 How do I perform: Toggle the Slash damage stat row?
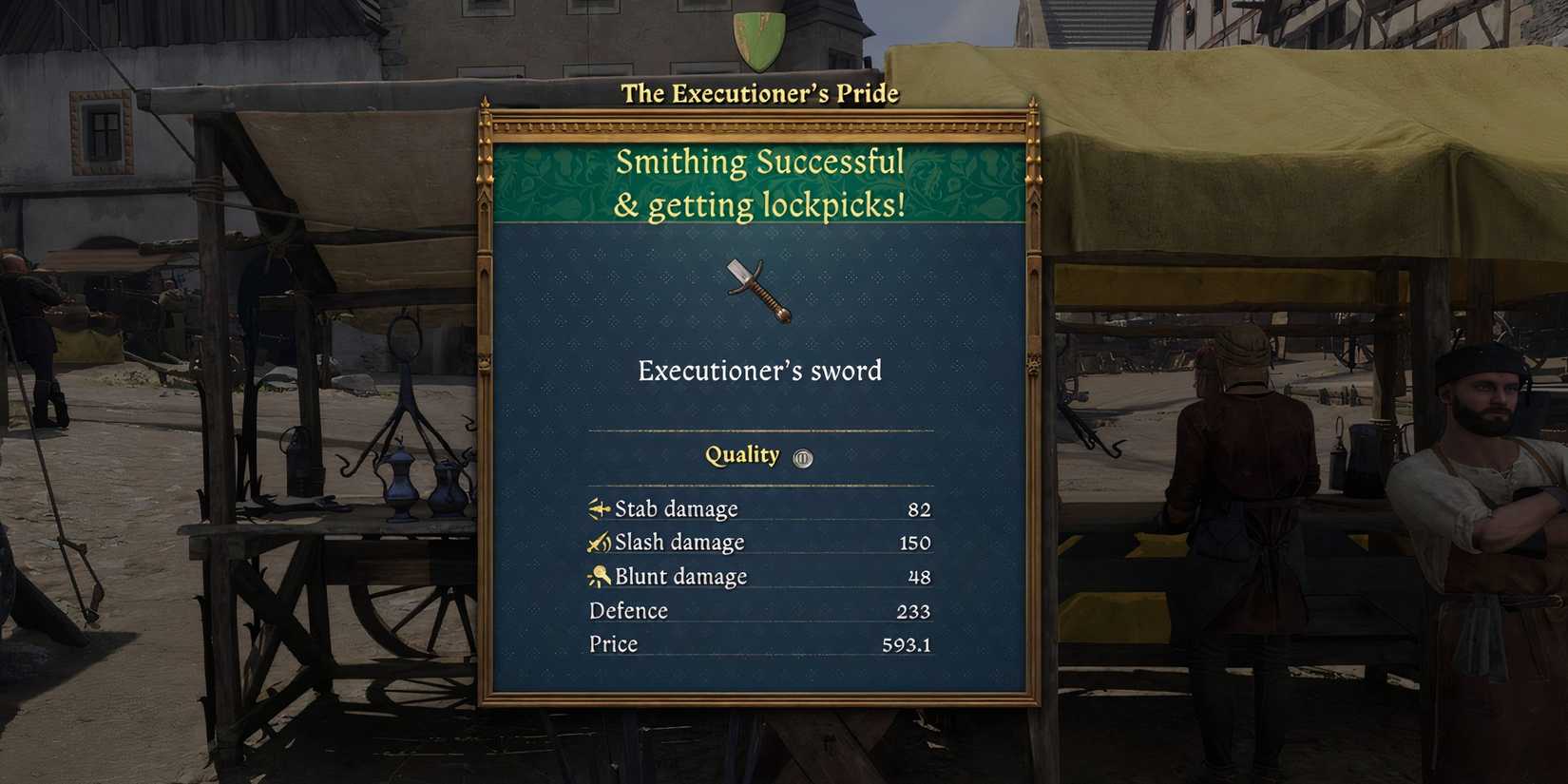pos(760,543)
